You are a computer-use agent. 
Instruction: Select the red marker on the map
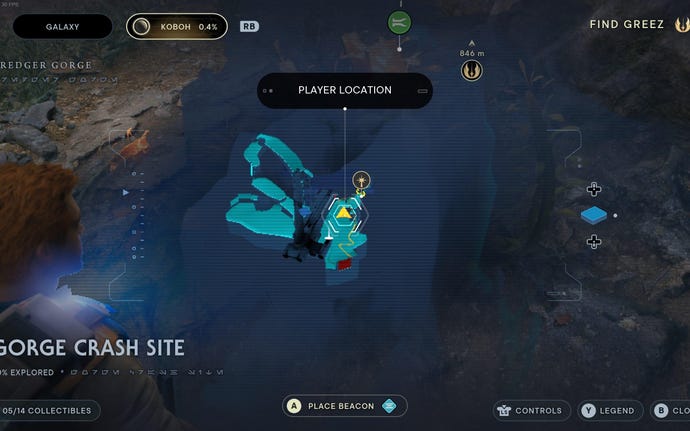344,264
